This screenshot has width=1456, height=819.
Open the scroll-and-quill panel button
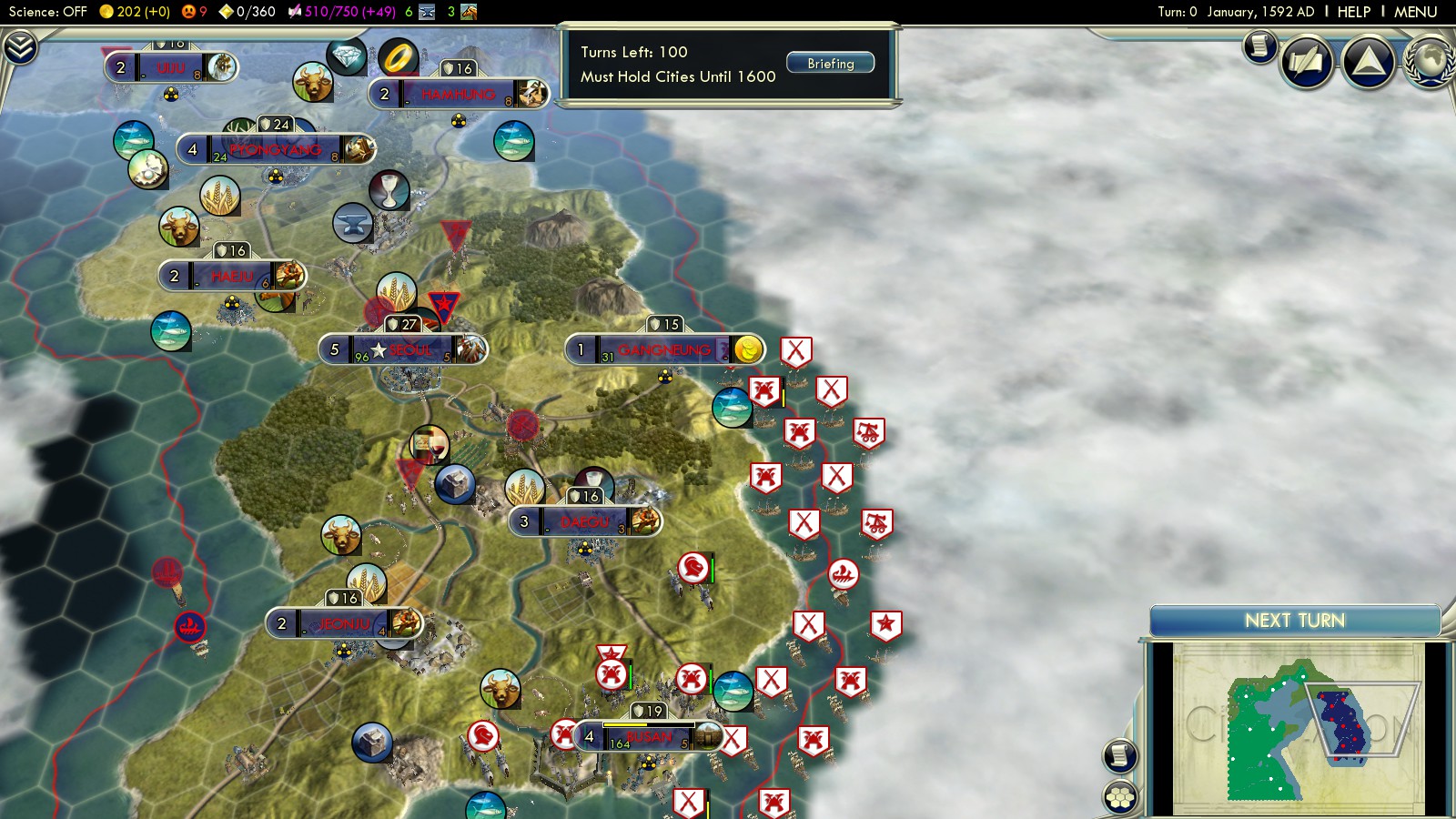coord(1307,62)
